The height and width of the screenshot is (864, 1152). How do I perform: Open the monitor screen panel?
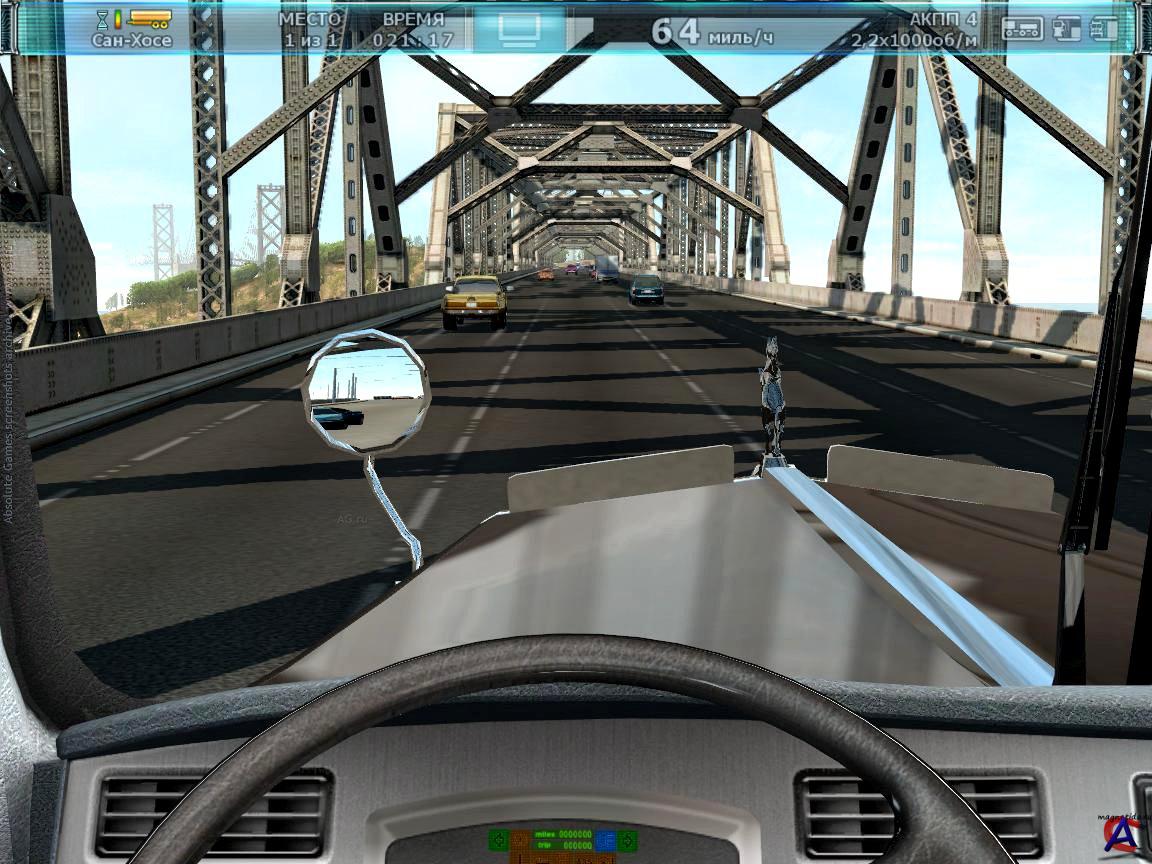coord(518,28)
